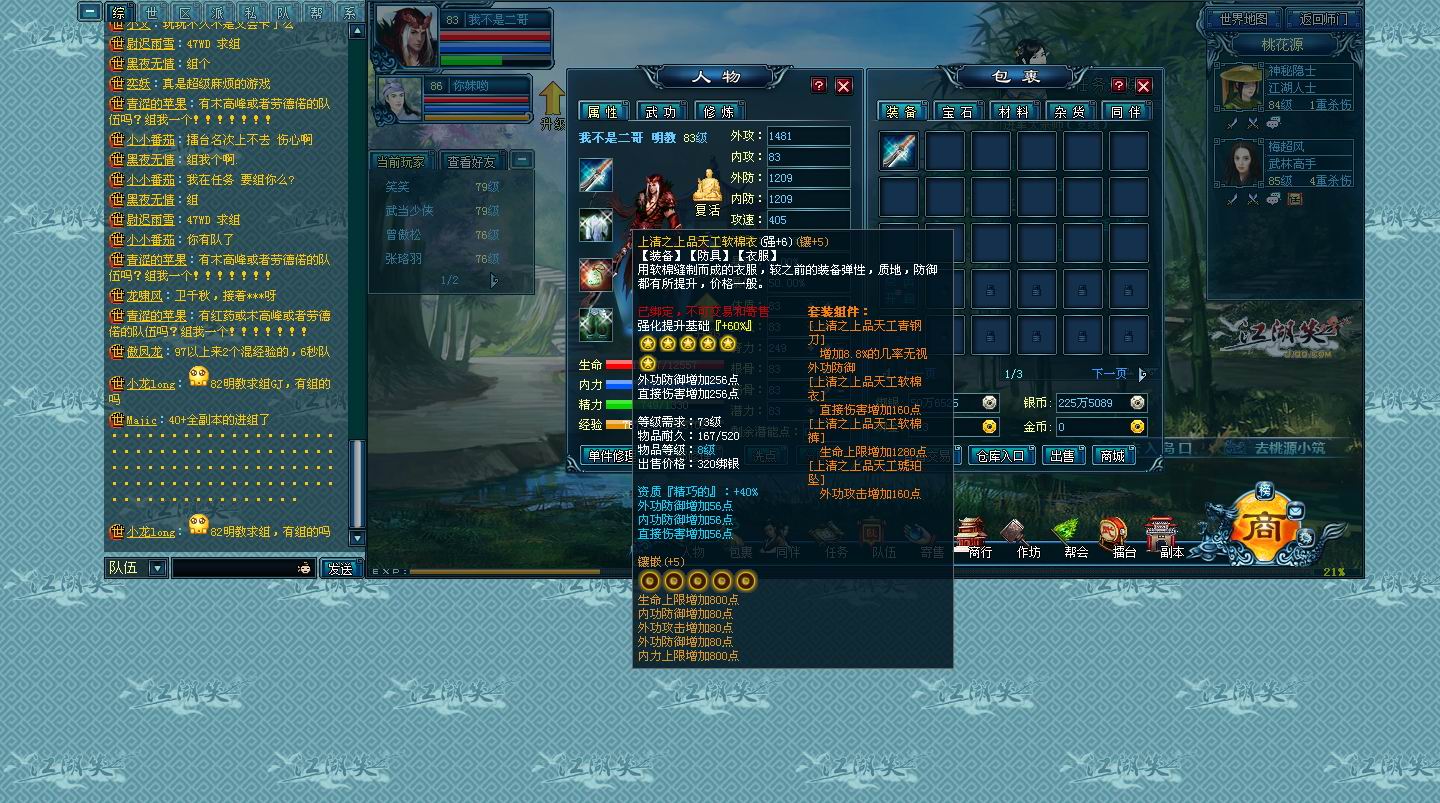Switch to the 武功 skills tab

tap(661, 111)
